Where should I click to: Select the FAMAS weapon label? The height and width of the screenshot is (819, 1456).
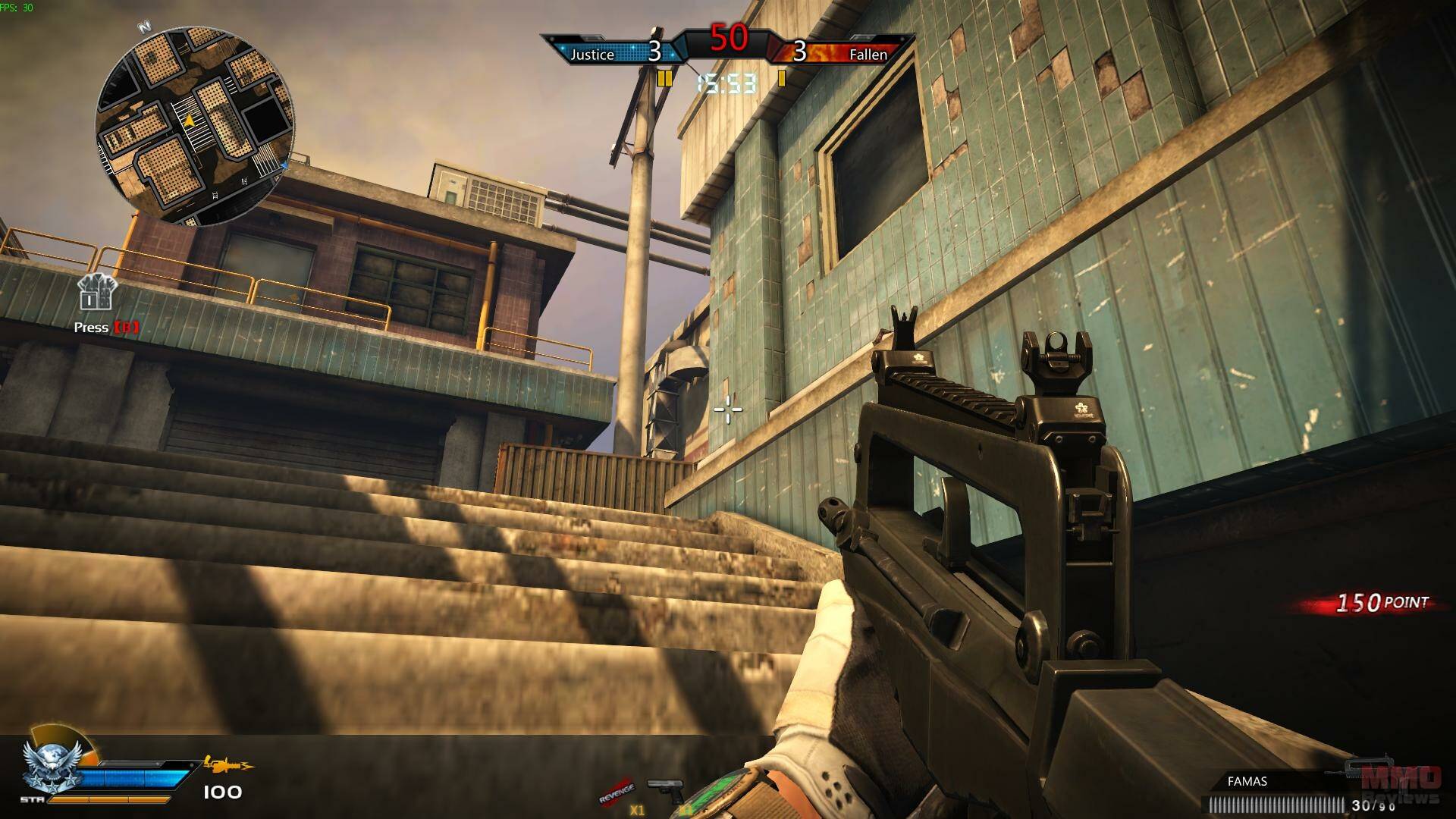1247,781
